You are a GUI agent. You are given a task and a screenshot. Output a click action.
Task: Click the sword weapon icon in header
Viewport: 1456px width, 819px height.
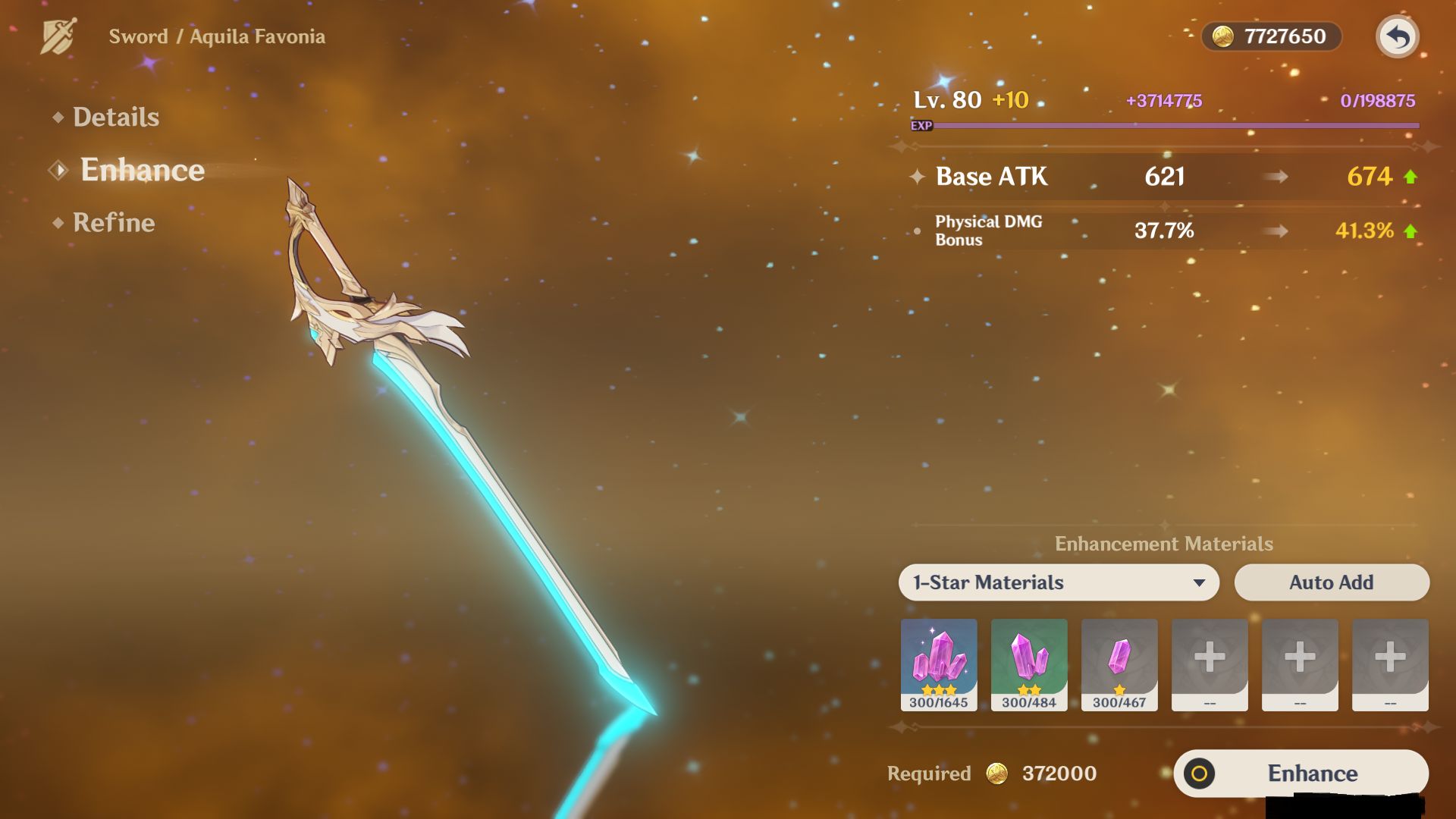pos(58,36)
